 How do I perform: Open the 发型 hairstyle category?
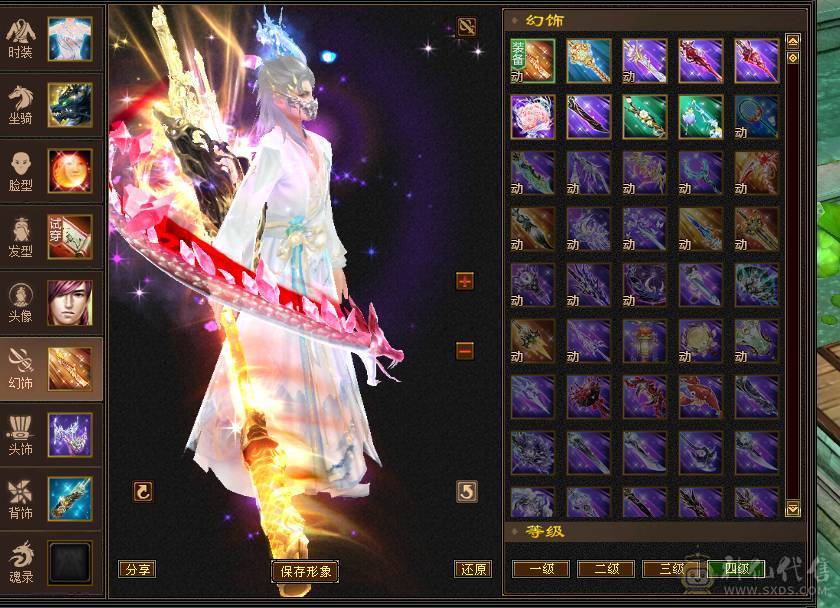(x=51, y=236)
